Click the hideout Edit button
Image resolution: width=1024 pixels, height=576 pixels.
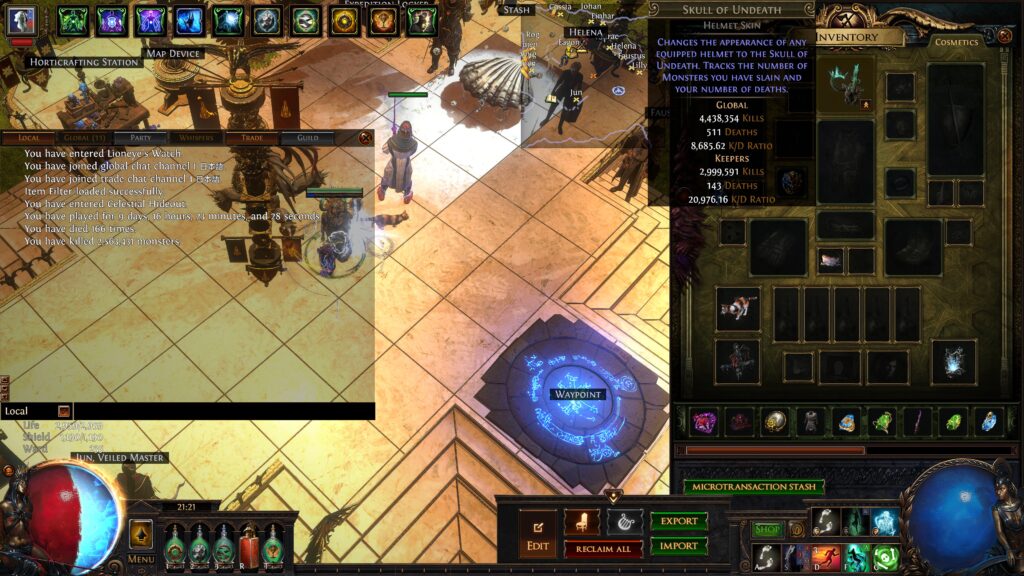point(536,534)
